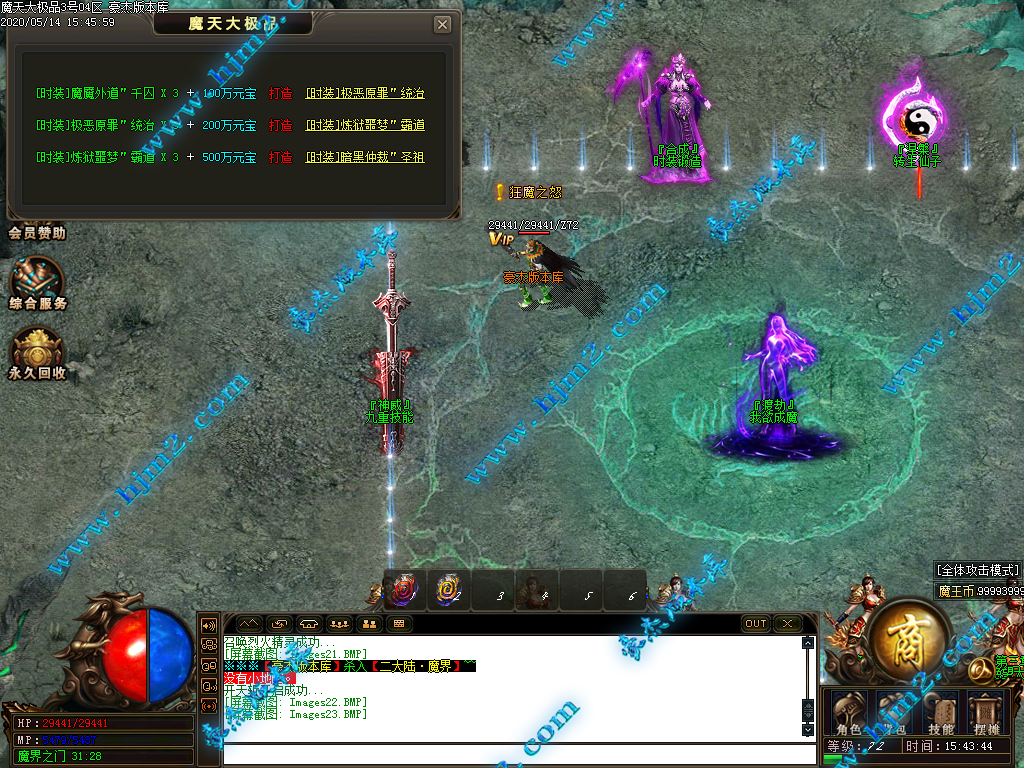Craft the 极恶原罪"统治 costume link

point(364,94)
